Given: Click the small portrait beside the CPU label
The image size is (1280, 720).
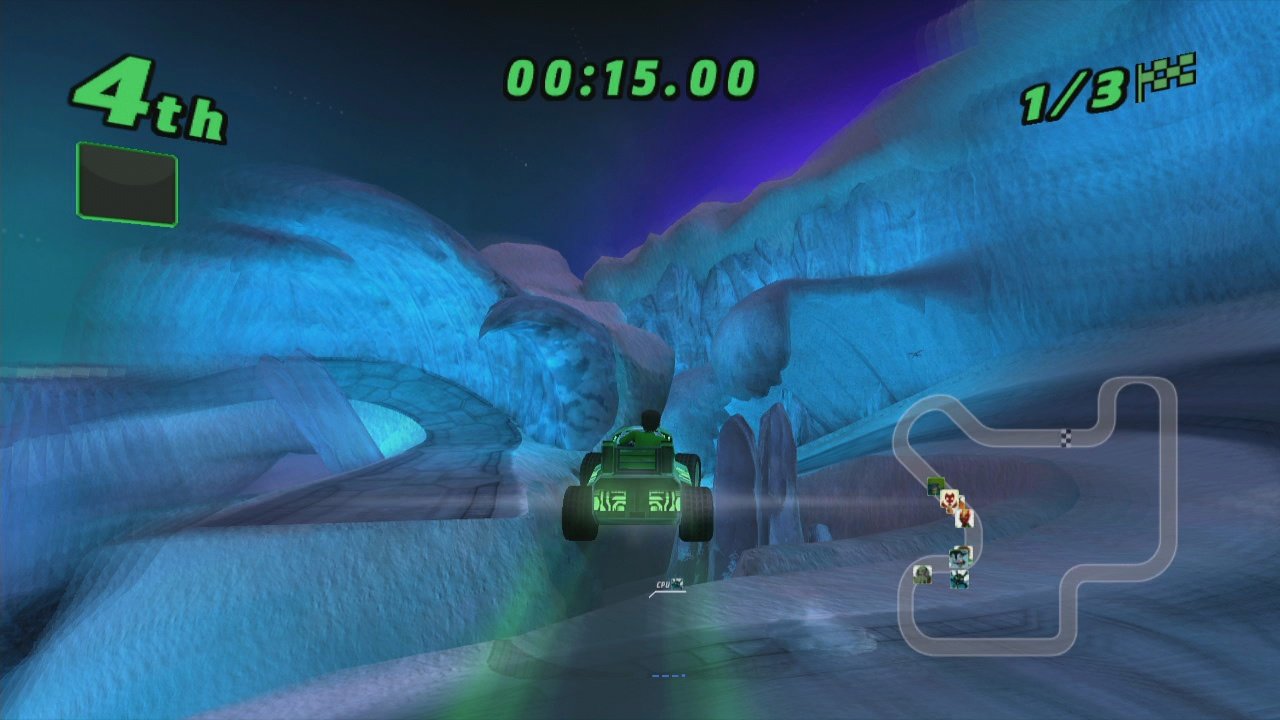Looking at the screenshot, I should pos(677,583).
